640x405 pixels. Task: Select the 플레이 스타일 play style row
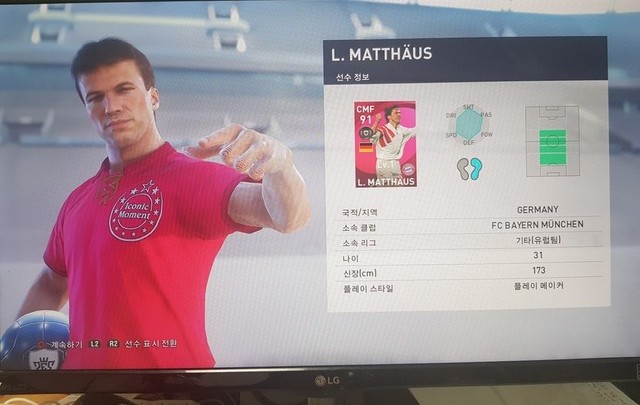tap(471, 286)
